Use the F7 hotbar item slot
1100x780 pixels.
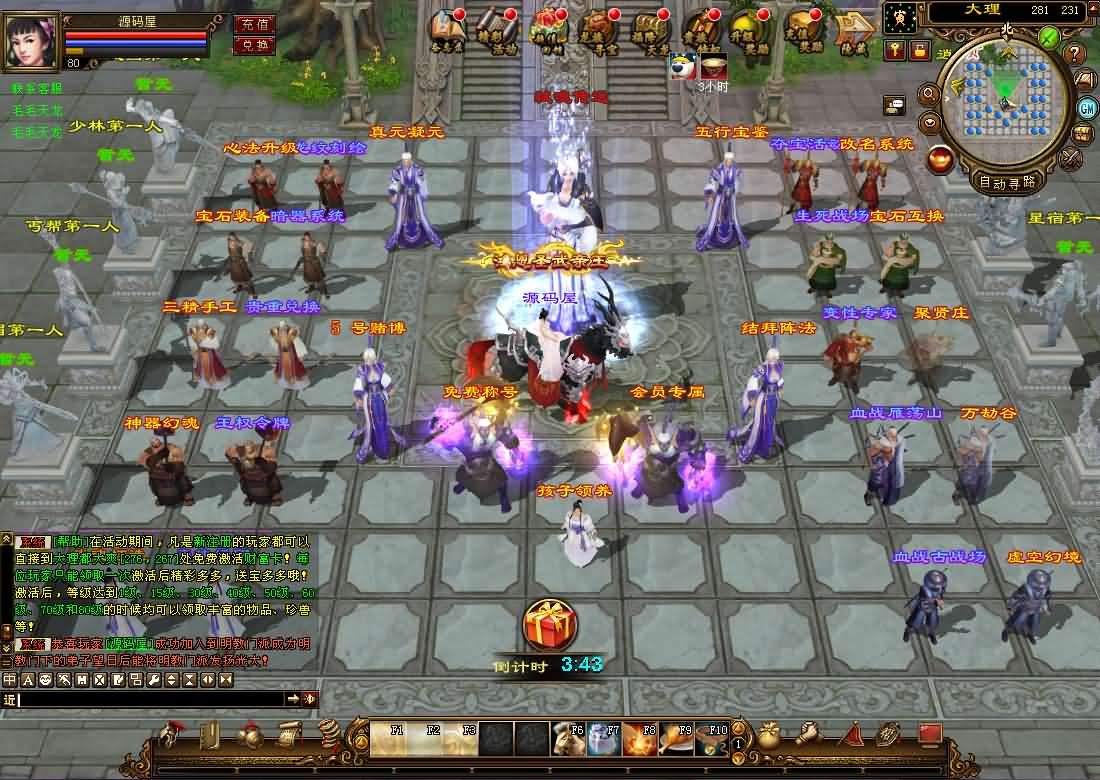pyautogui.click(x=603, y=740)
